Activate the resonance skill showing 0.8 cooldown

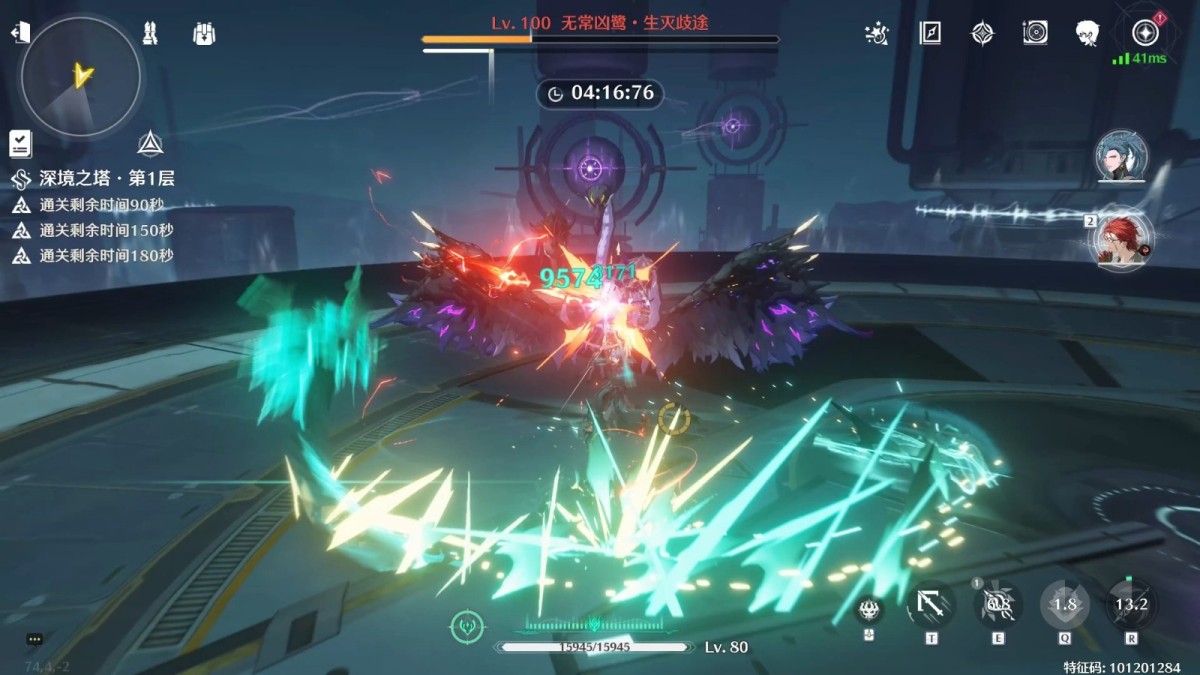tap(997, 604)
